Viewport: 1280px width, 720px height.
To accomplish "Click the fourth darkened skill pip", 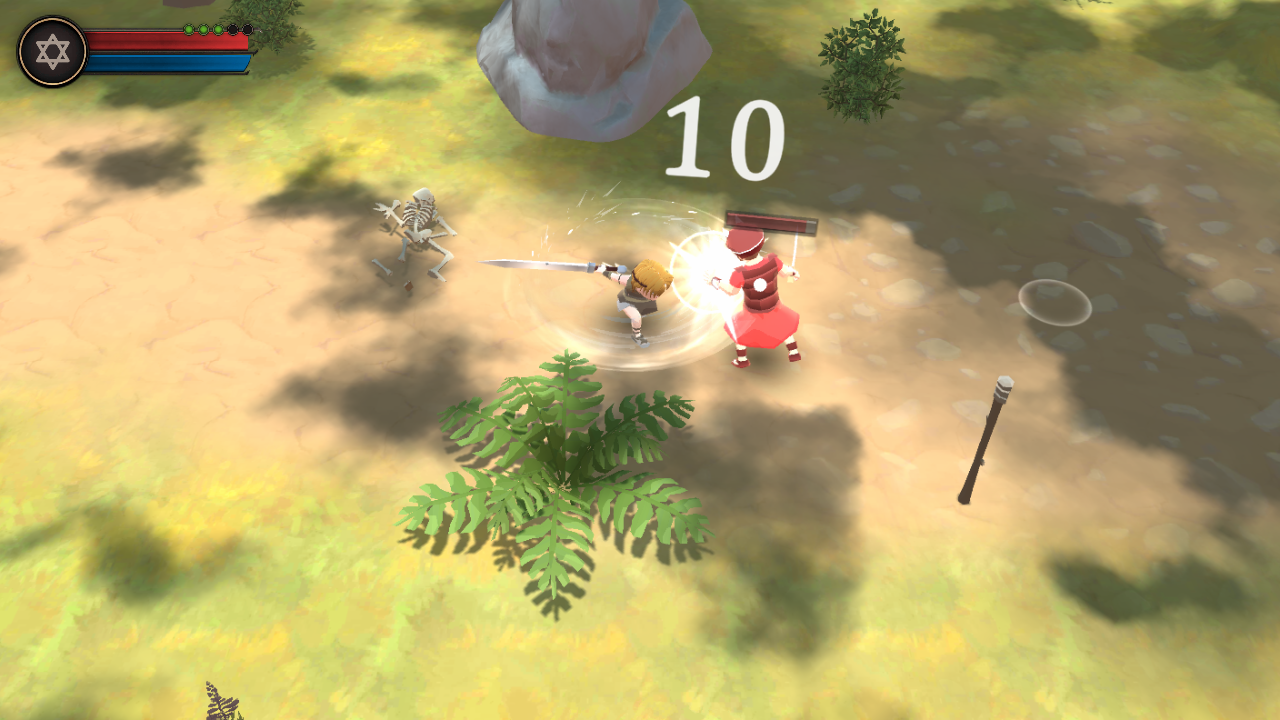I will click(233, 30).
